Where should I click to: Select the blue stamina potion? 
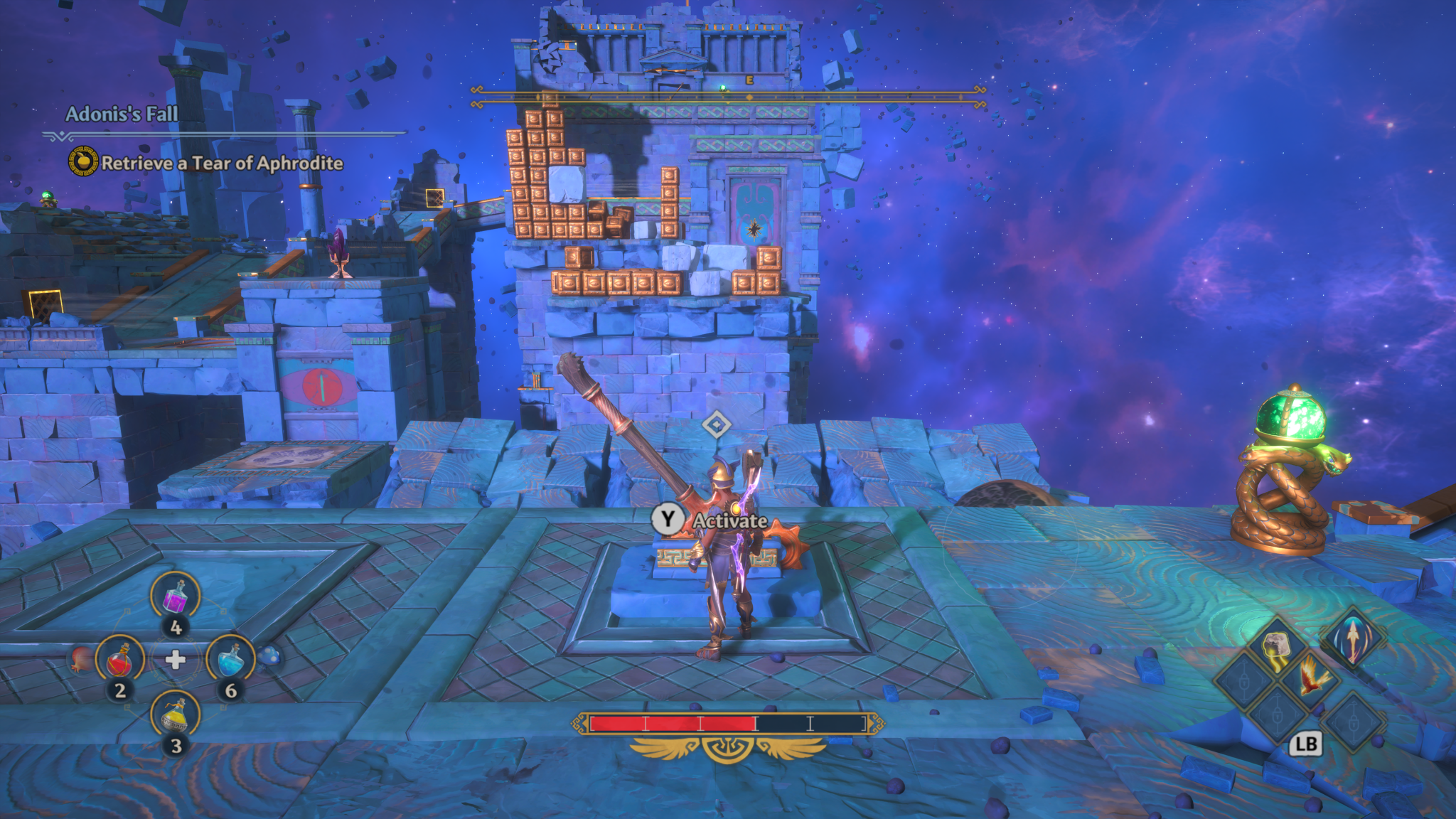[x=230, y=659]
